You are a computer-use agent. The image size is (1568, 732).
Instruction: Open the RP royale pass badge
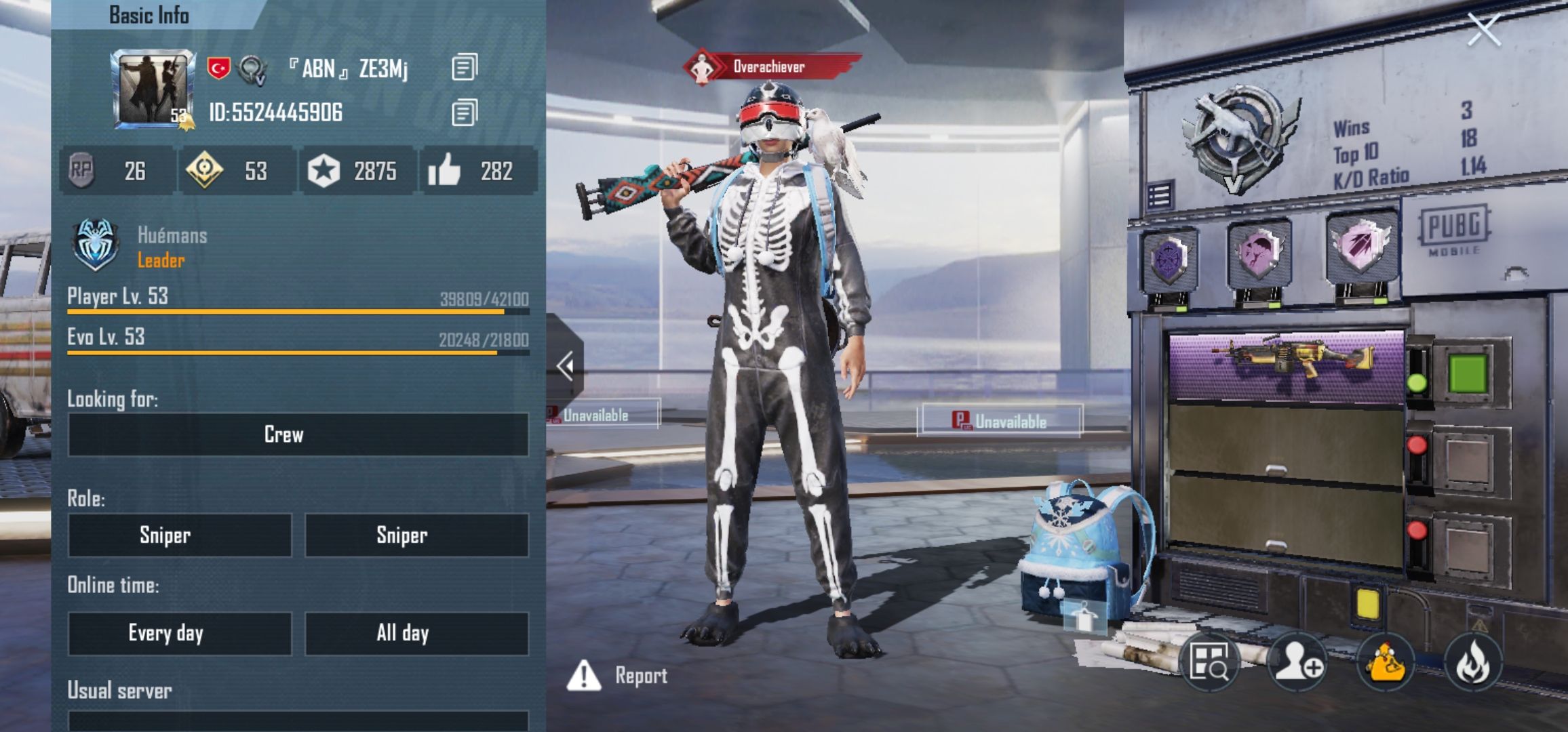click(x=81, y=170)
